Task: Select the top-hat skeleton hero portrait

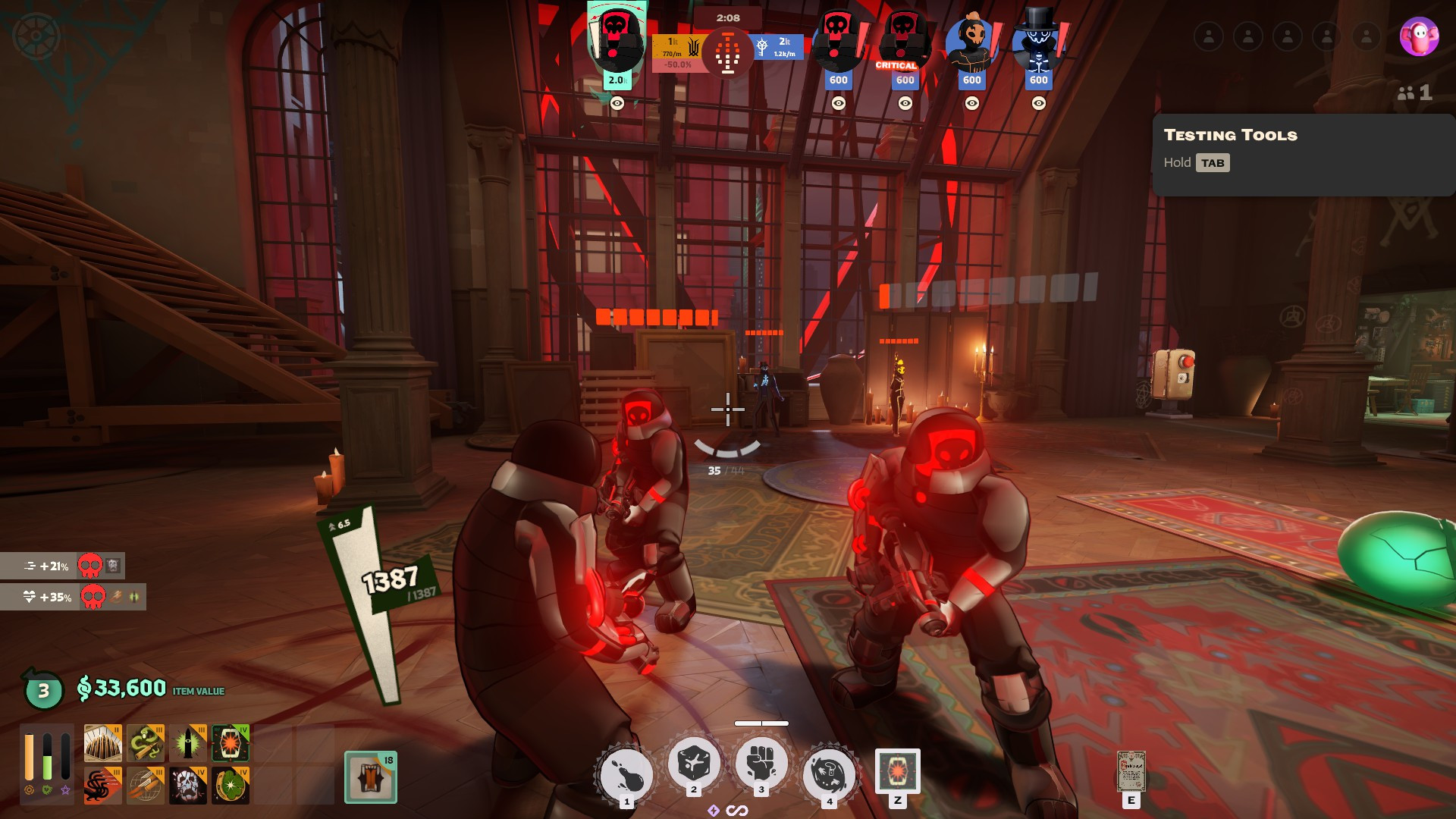Action: click(1038, 42)
